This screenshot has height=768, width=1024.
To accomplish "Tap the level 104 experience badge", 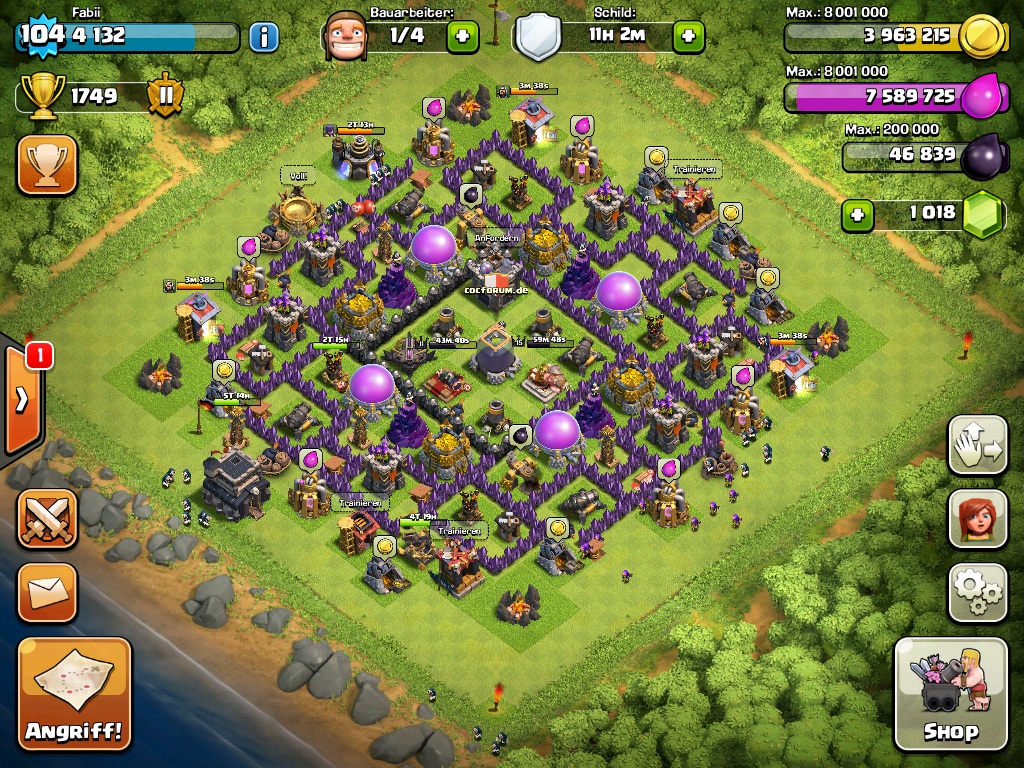I will (42, 35).
